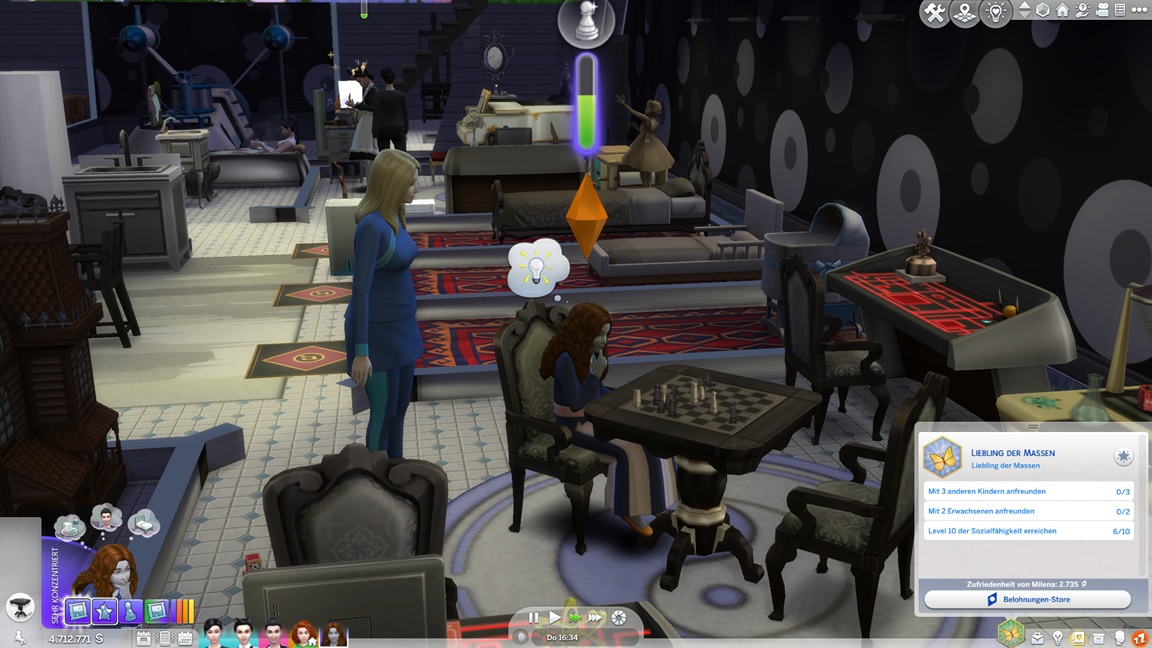Click the bed thought bubble whim
The width and height of the screenshot is (1152, 648).
click(x=144, y=523)
